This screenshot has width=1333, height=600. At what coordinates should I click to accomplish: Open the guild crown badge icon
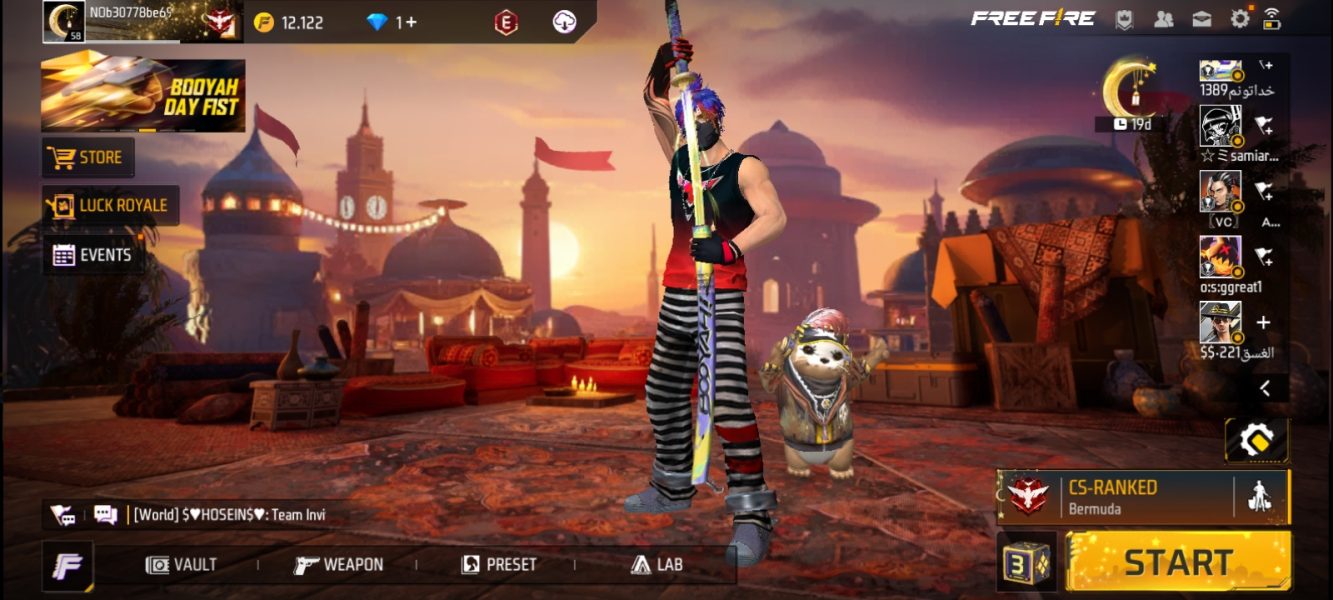click(1125, 18)
